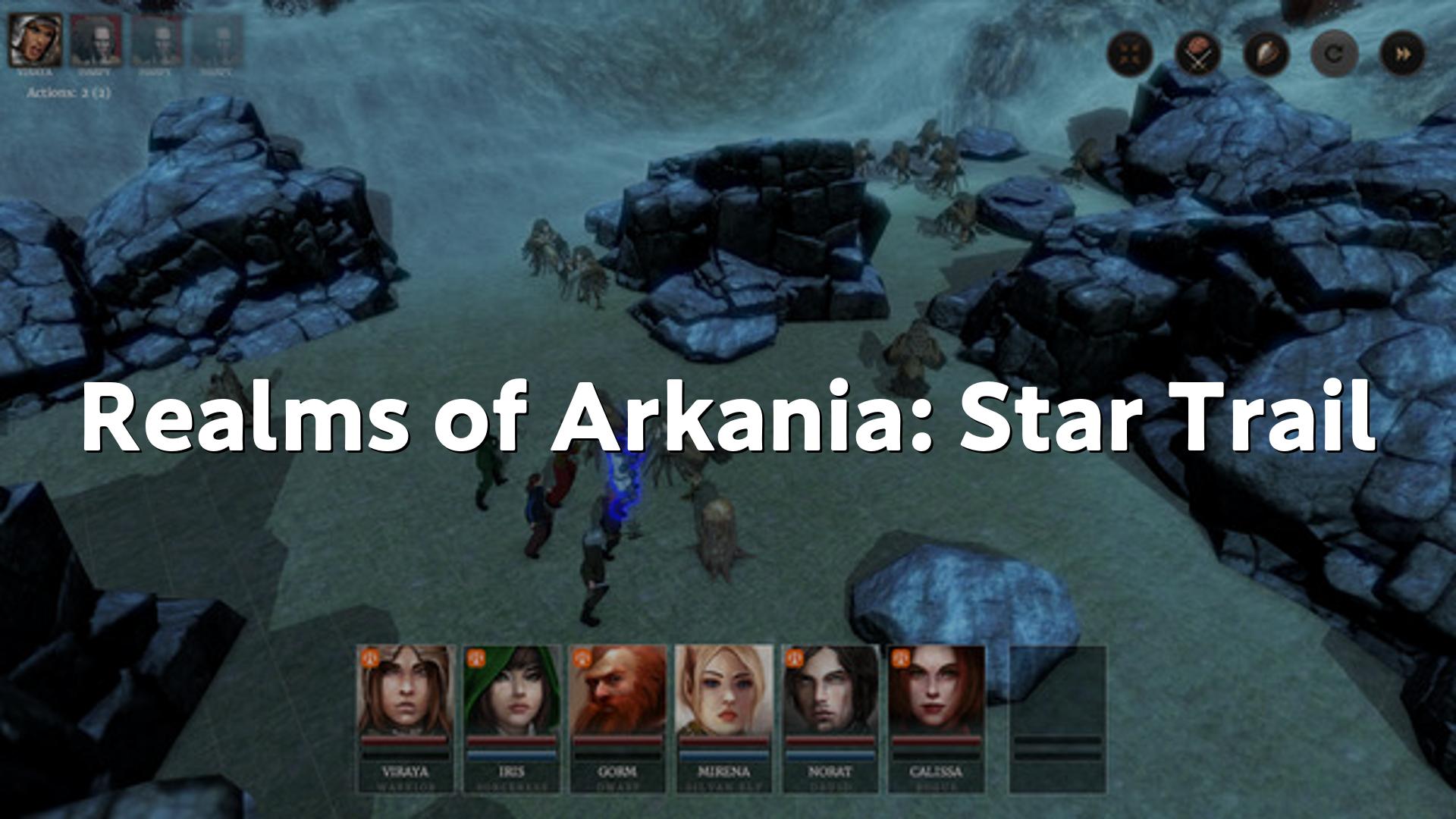Activate the shield defense button
Image resolution: width=1456 pixels, height=819 pixels.
(x=1266, y=54)
